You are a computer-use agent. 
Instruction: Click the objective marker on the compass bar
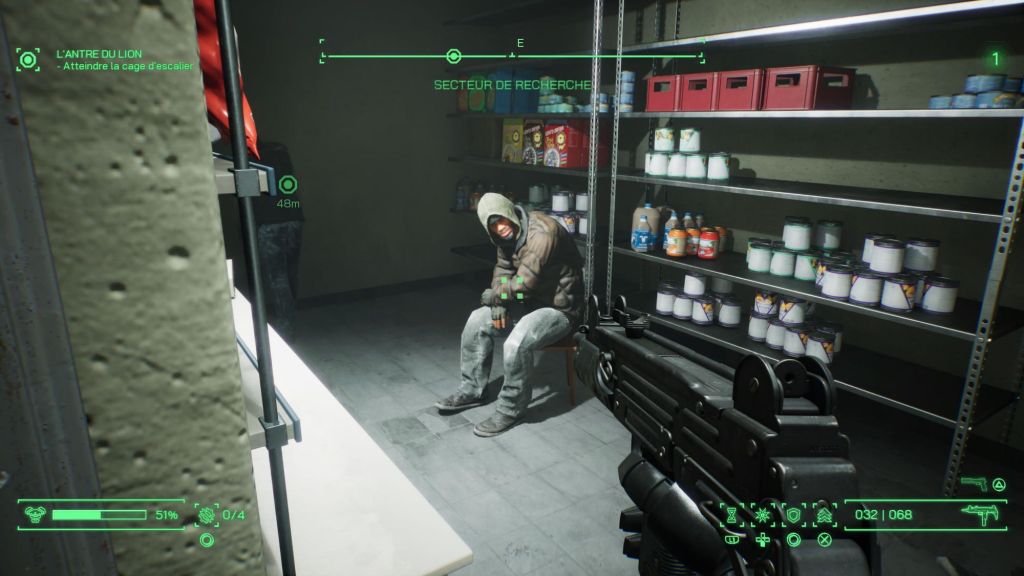point(453,56)
